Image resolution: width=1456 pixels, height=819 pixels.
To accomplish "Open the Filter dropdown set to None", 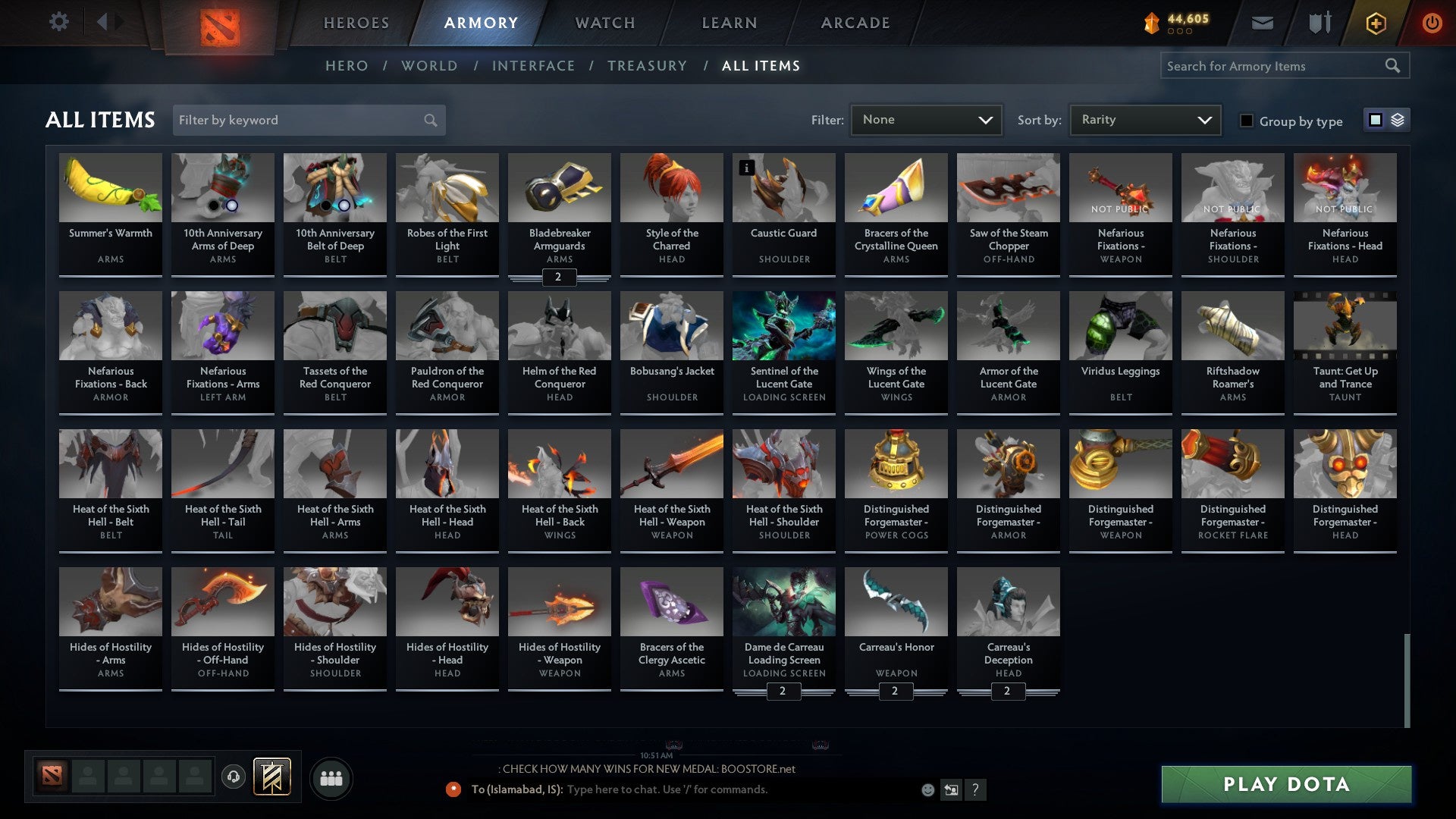I will pos(926,119).
